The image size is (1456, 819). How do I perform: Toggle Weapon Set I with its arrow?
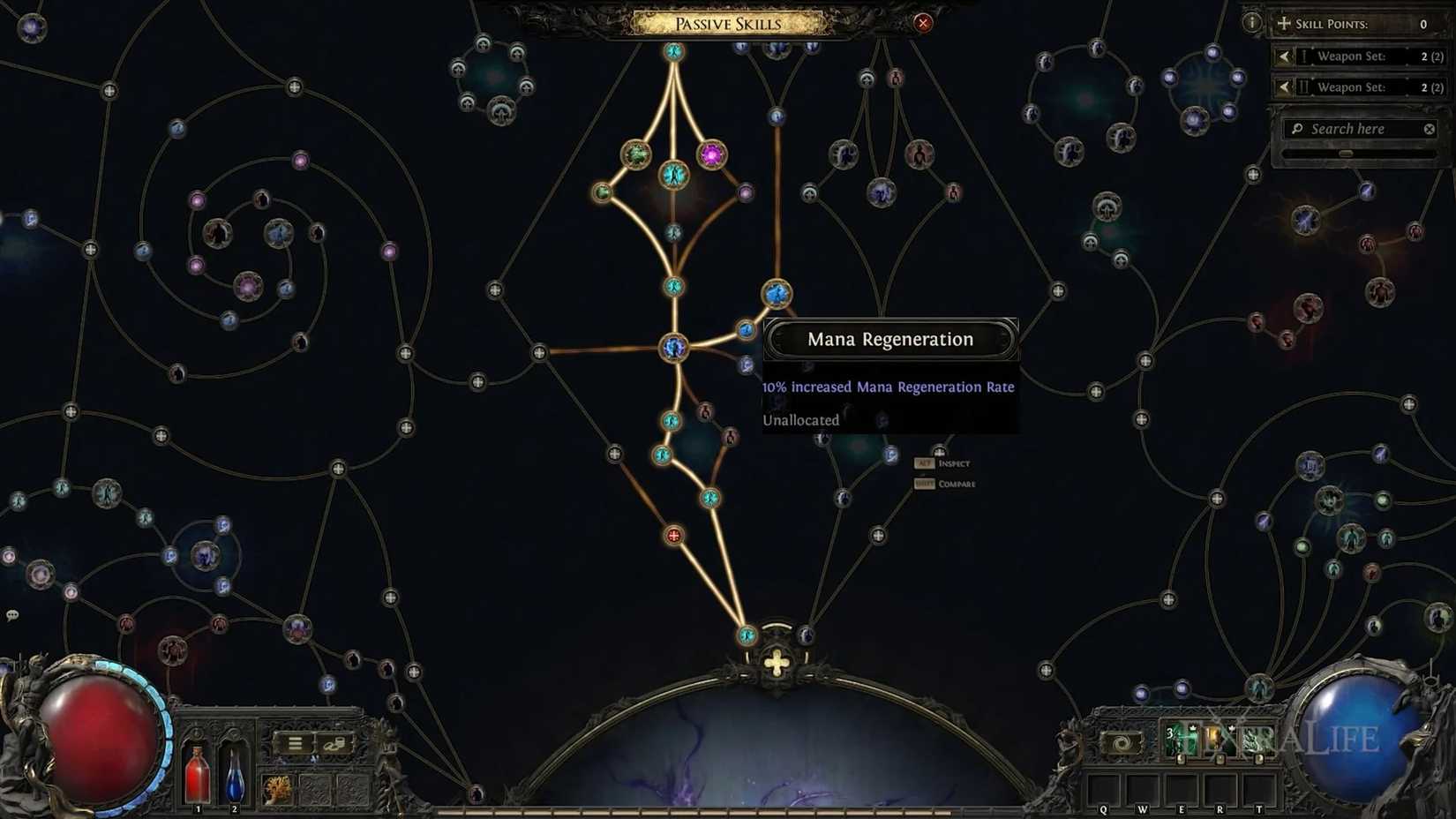point(1284,56)
